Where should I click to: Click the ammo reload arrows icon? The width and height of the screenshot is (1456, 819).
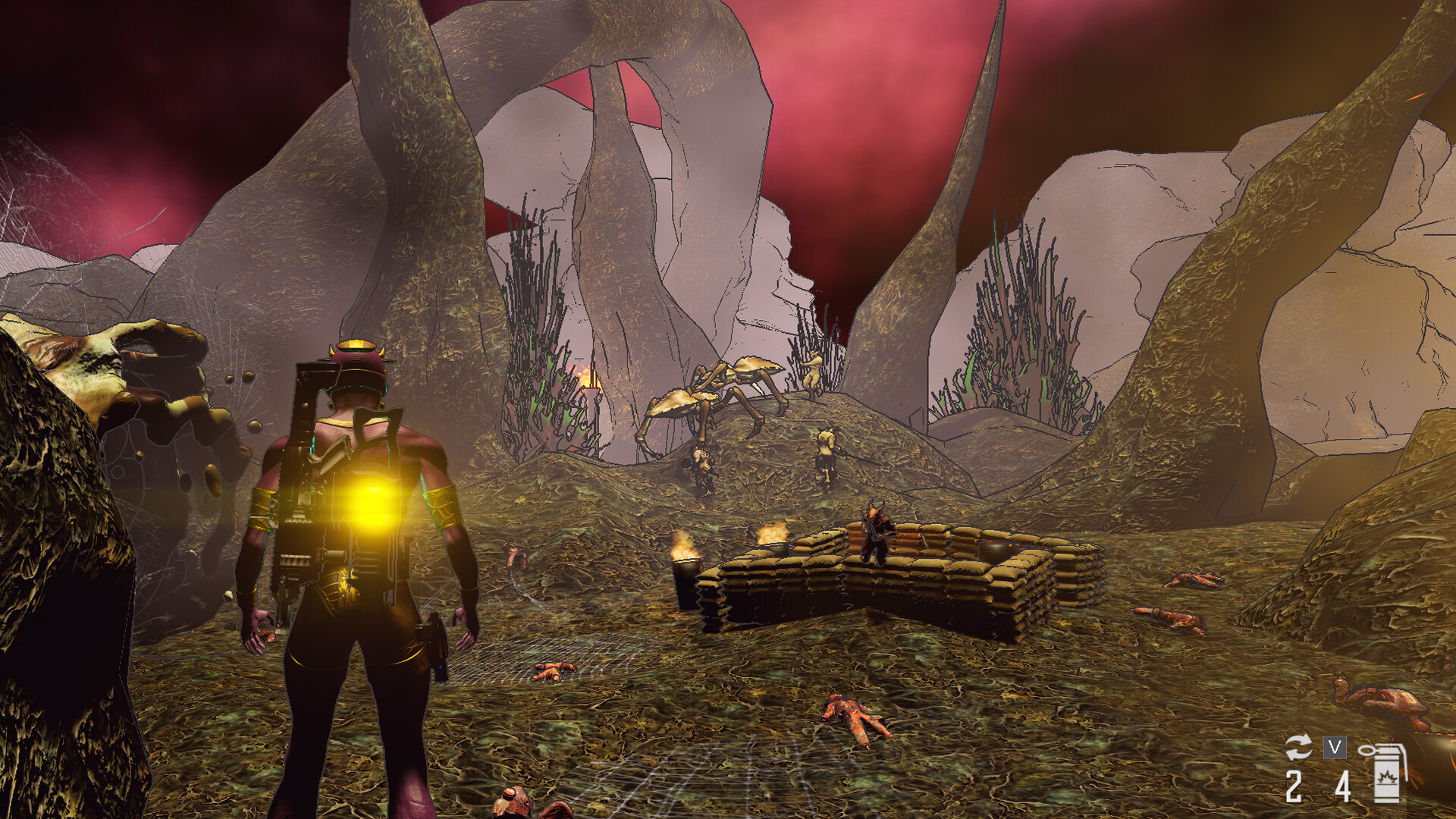coord(1300,745)
